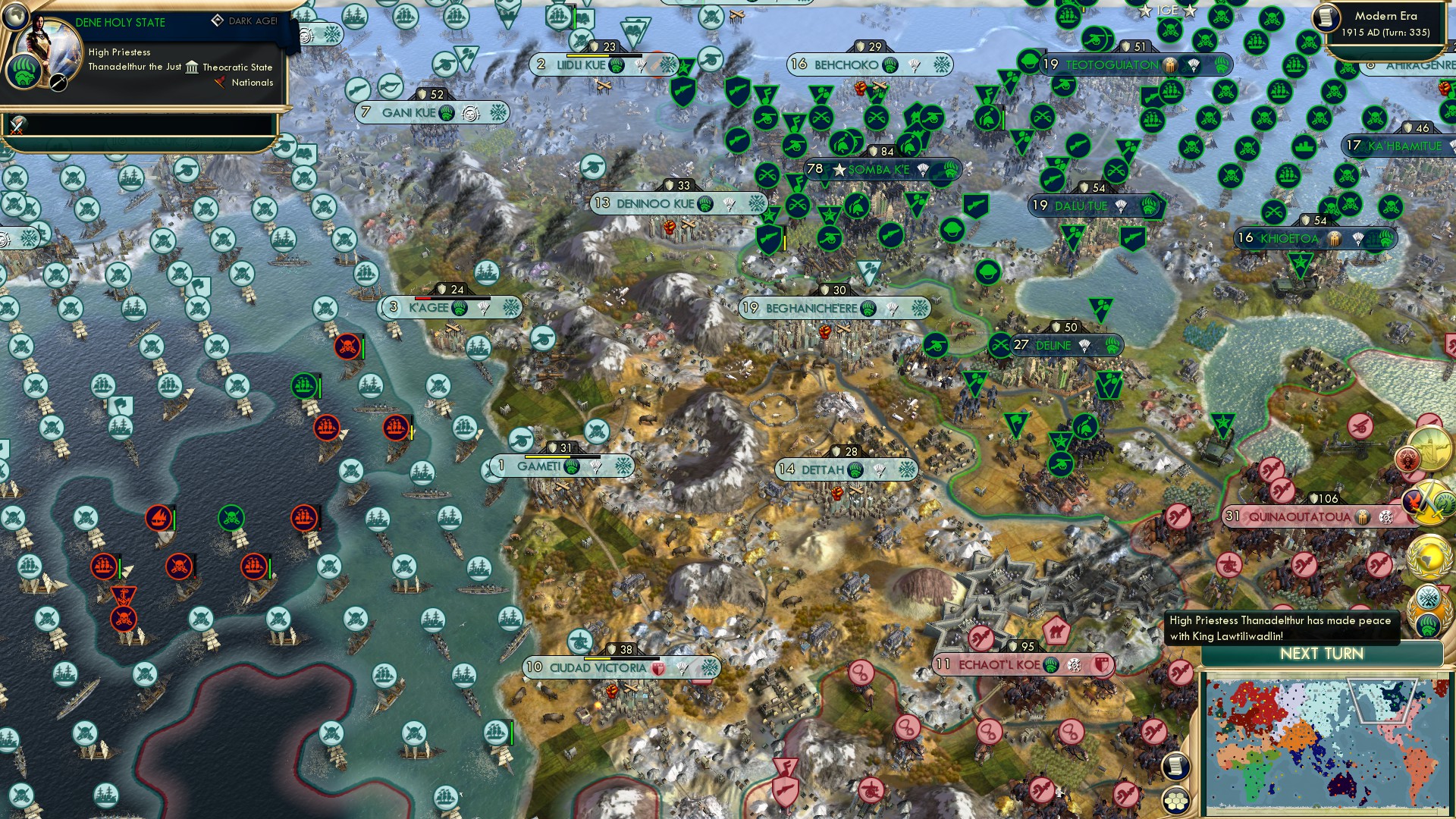Image resolution: width=1456 pixels, height=819 pixels.
Task: Click the Theocratic State government icon
Action: pyautogui.click(x=193, y=68)
